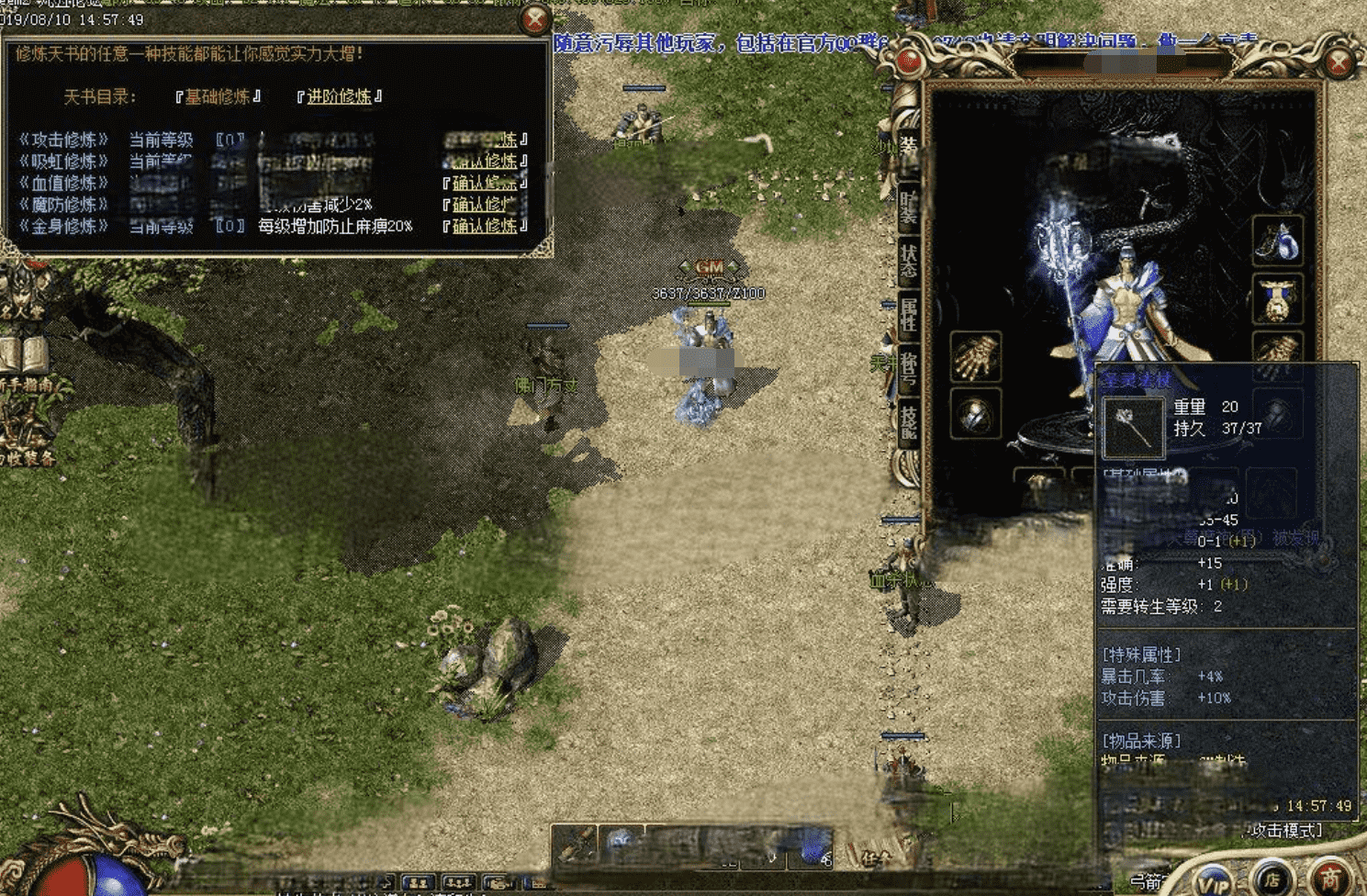Confirm the 血值修炼 training
Image resolution: width=1367 pixels, height=896 pixels.
(x=484, y=183)
